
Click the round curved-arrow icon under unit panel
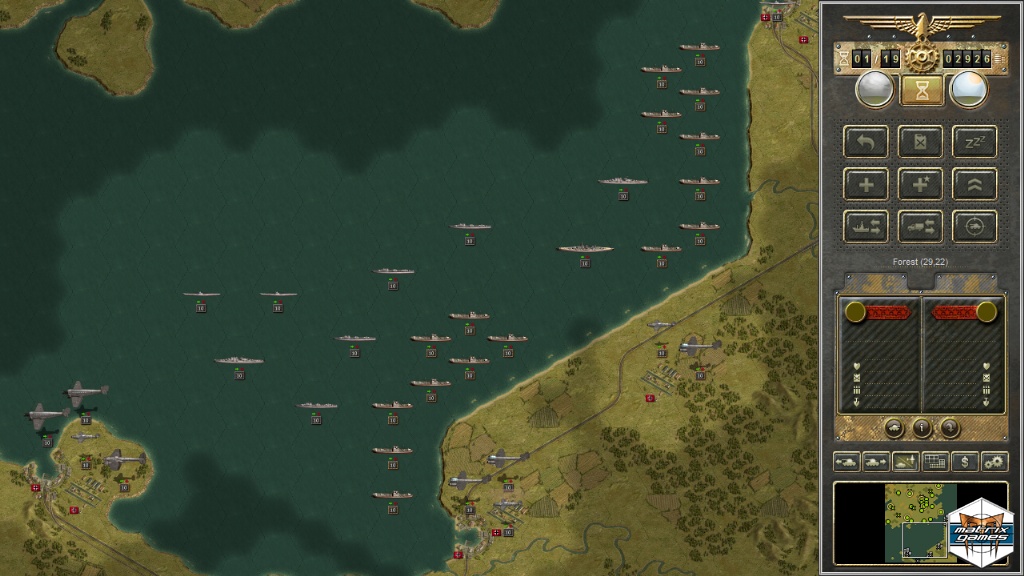tap(949, 428)
